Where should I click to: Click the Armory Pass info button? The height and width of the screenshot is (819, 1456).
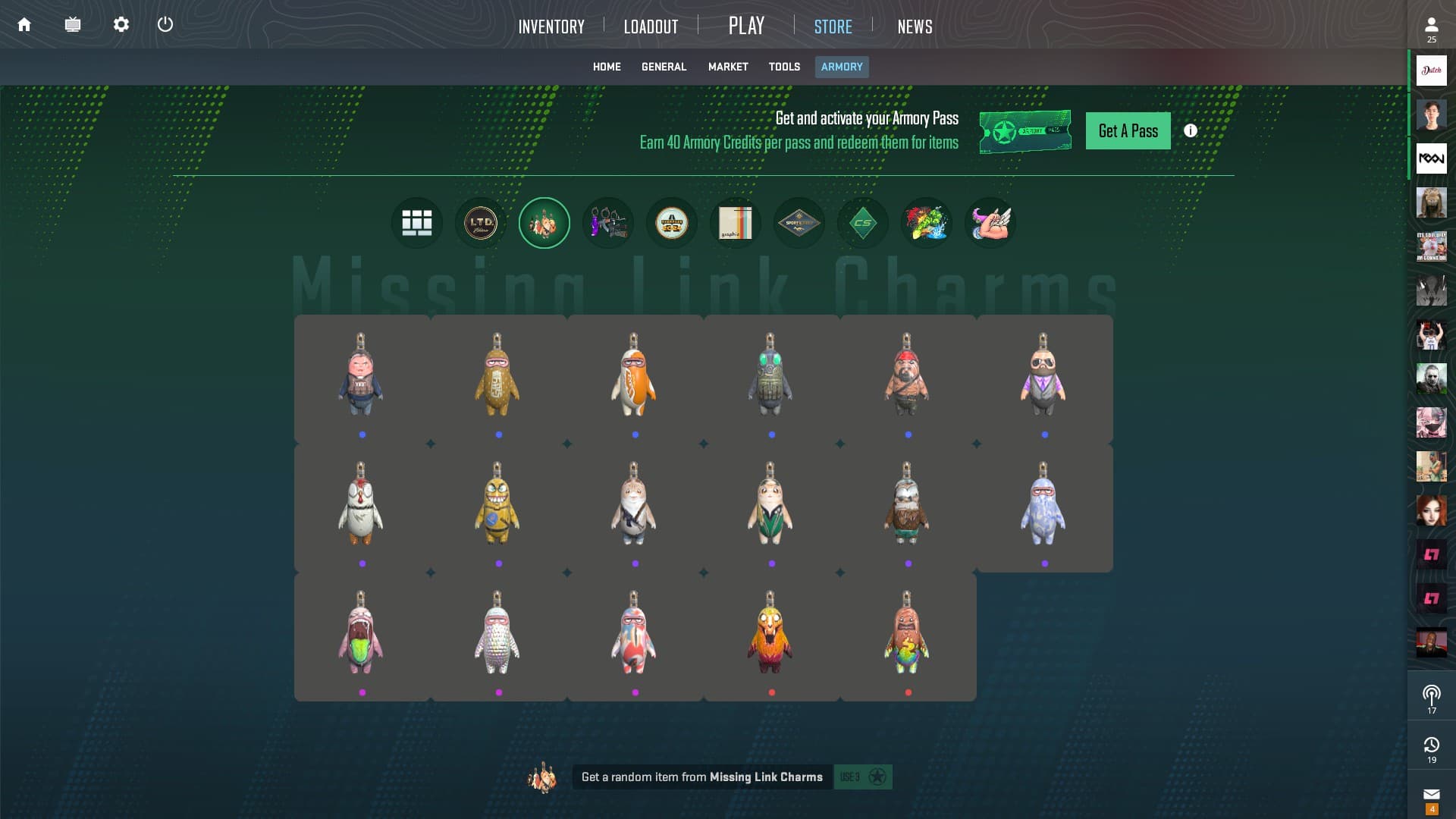(1189, 130)
